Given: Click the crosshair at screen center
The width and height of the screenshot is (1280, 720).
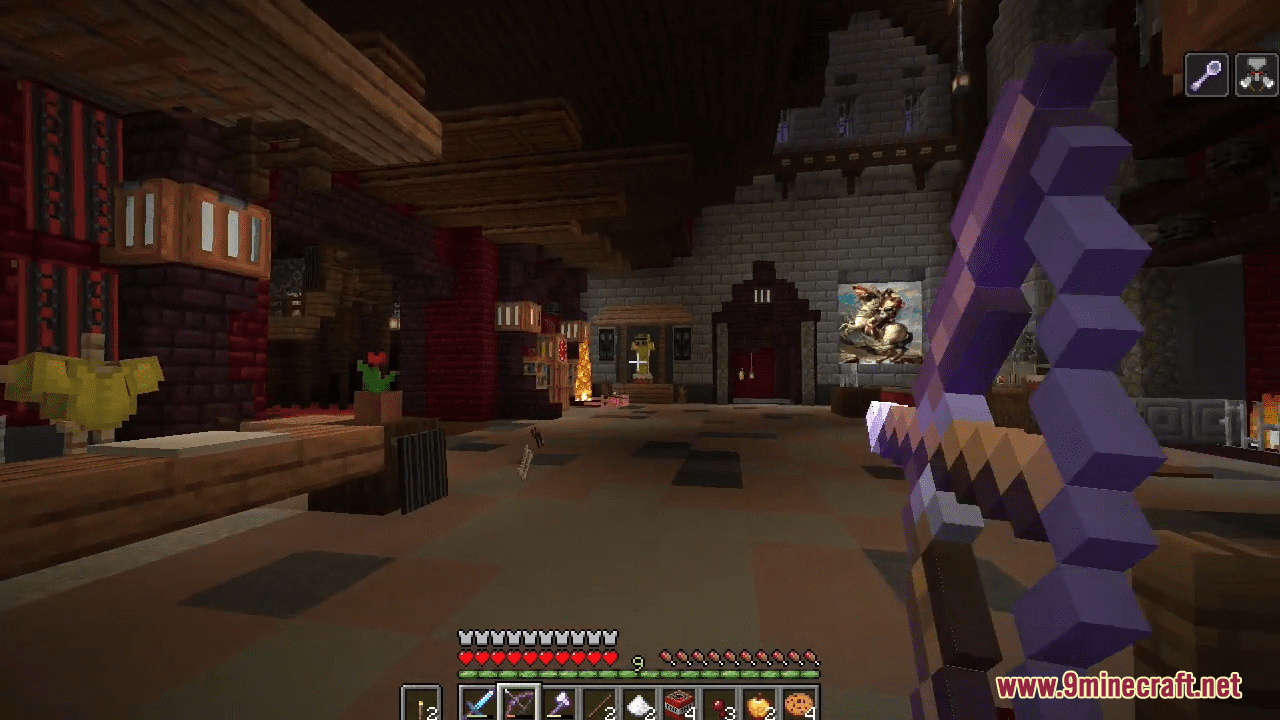Looking at the screenshot, I should 637,362.
